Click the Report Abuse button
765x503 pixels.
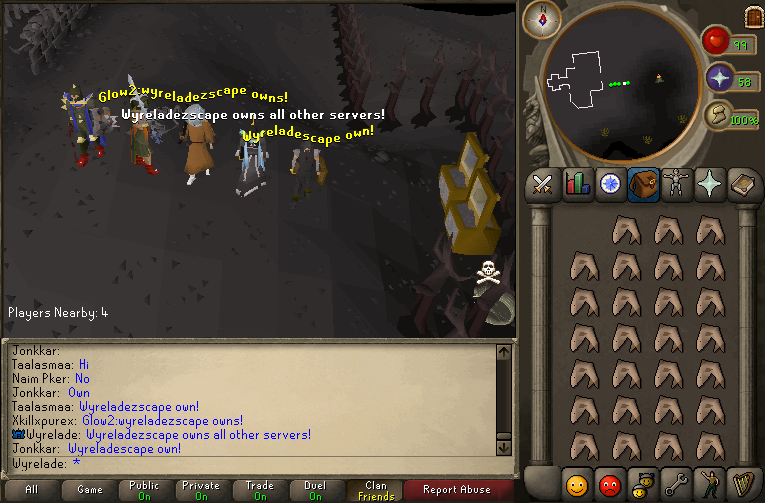coord(457,490)
